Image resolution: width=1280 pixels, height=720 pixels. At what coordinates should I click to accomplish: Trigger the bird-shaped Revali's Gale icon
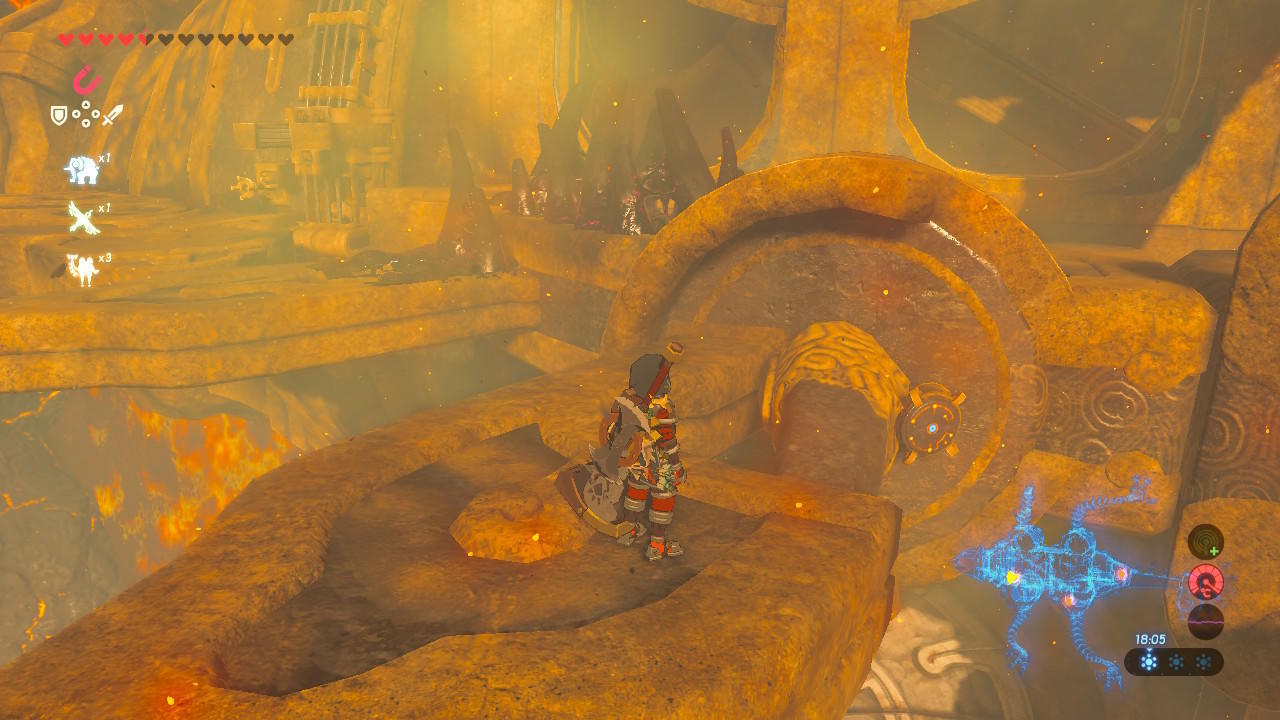point(82,217)
